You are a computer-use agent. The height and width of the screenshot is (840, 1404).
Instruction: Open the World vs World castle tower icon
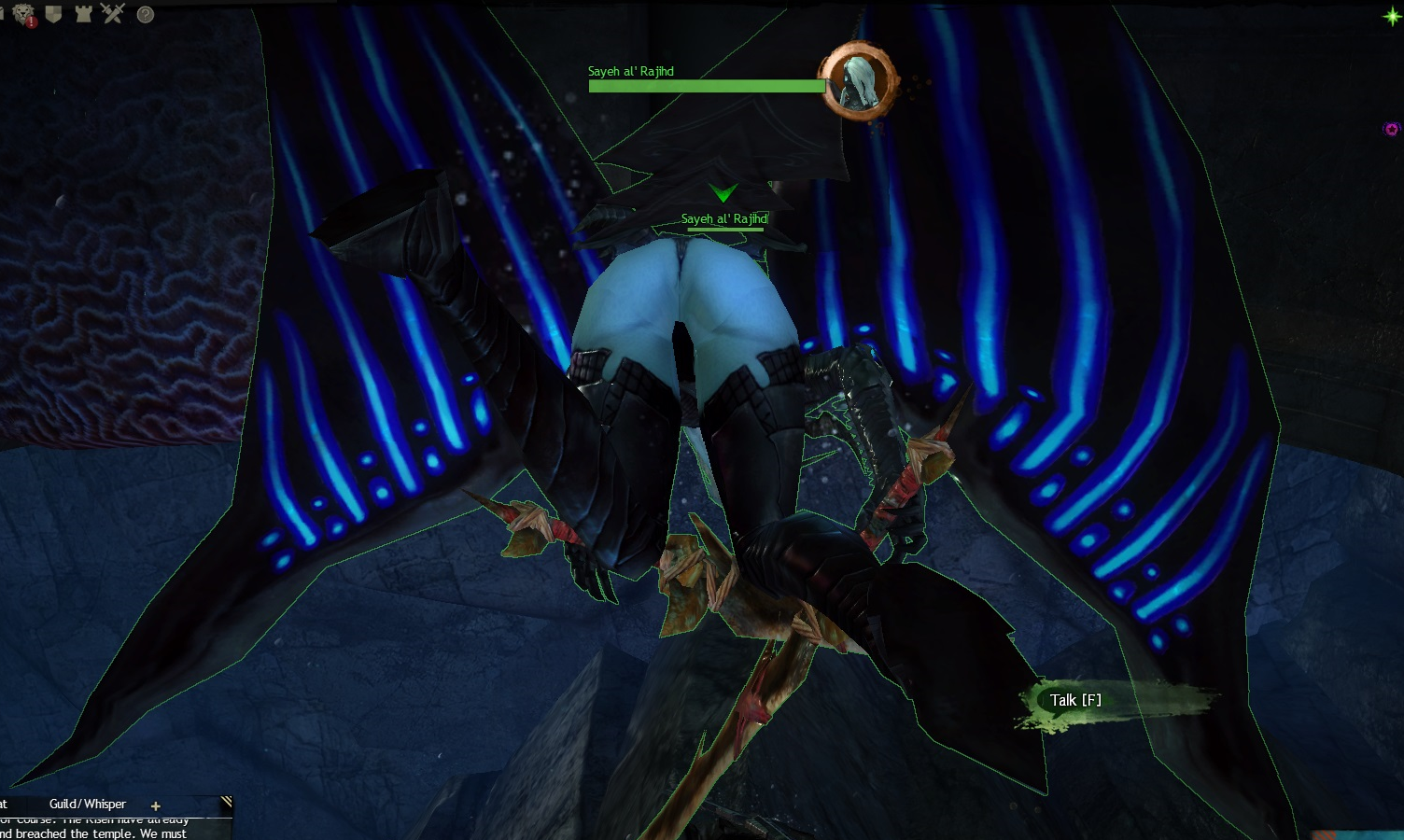[83, 14]
